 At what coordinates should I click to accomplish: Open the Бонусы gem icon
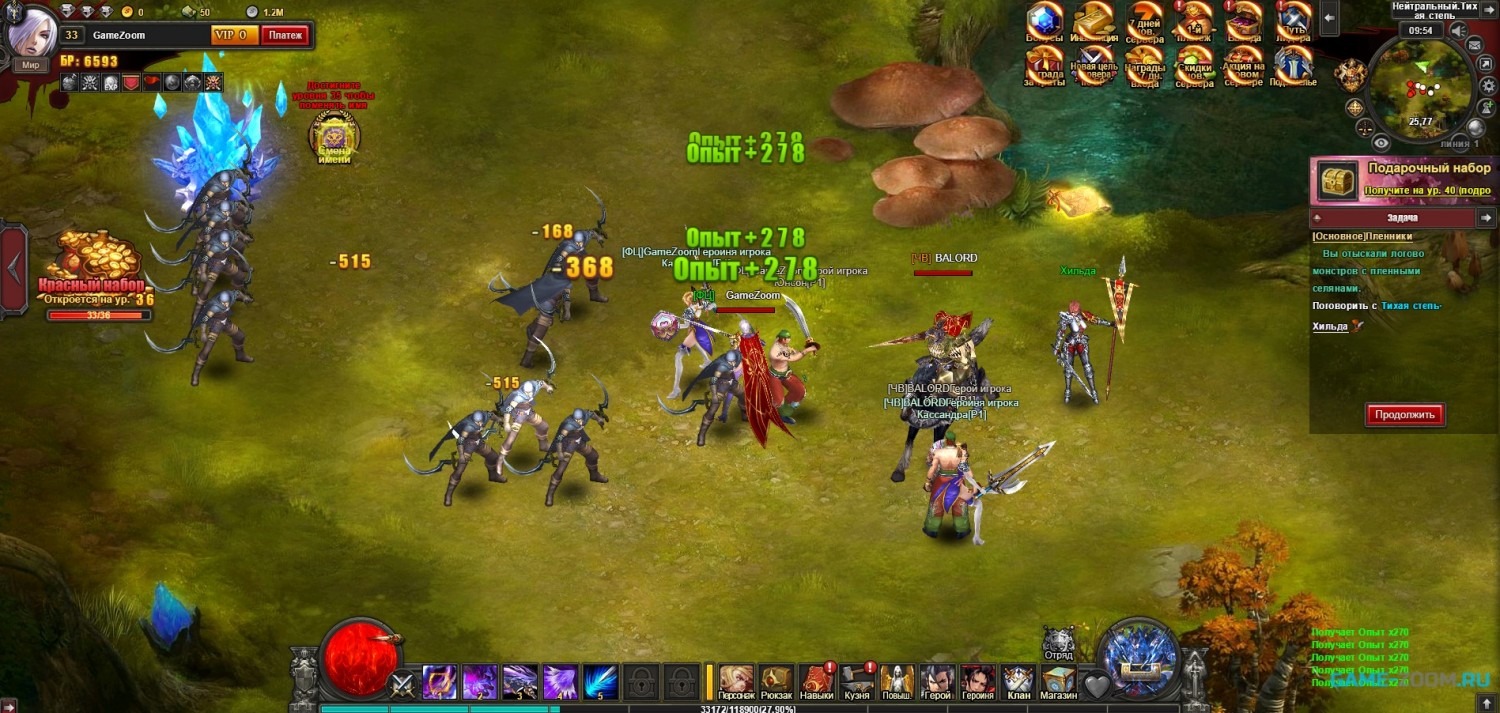click(x=1045, y=22)
